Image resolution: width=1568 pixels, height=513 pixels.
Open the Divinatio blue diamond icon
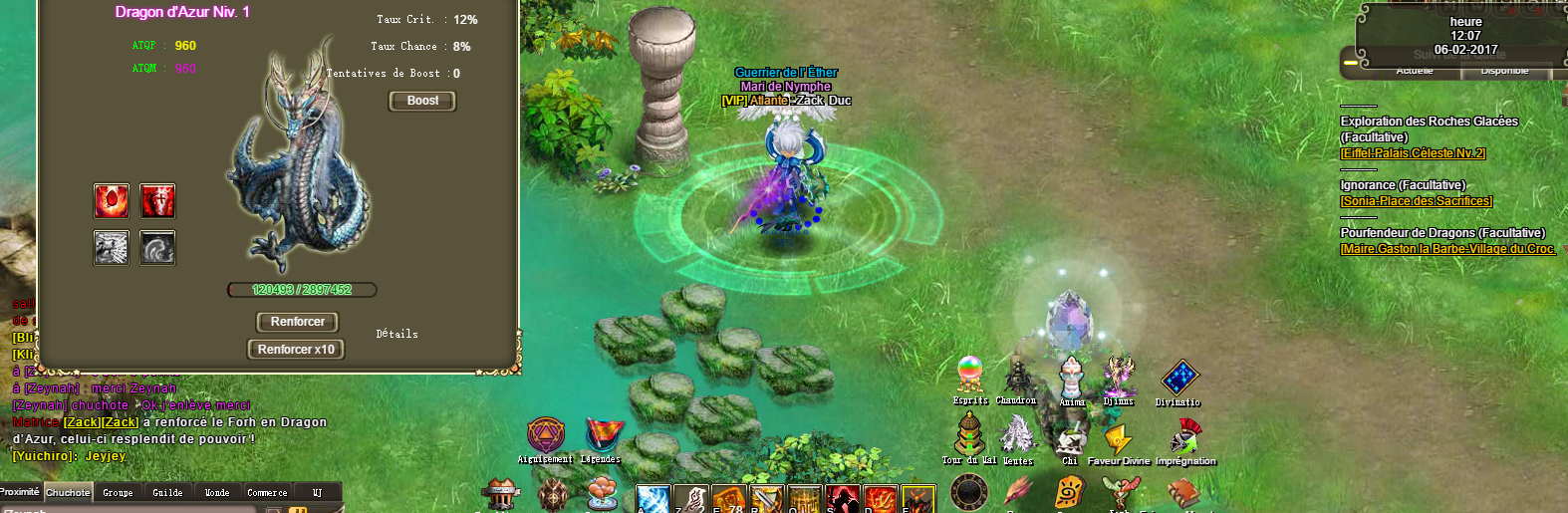pos(1178,379)
